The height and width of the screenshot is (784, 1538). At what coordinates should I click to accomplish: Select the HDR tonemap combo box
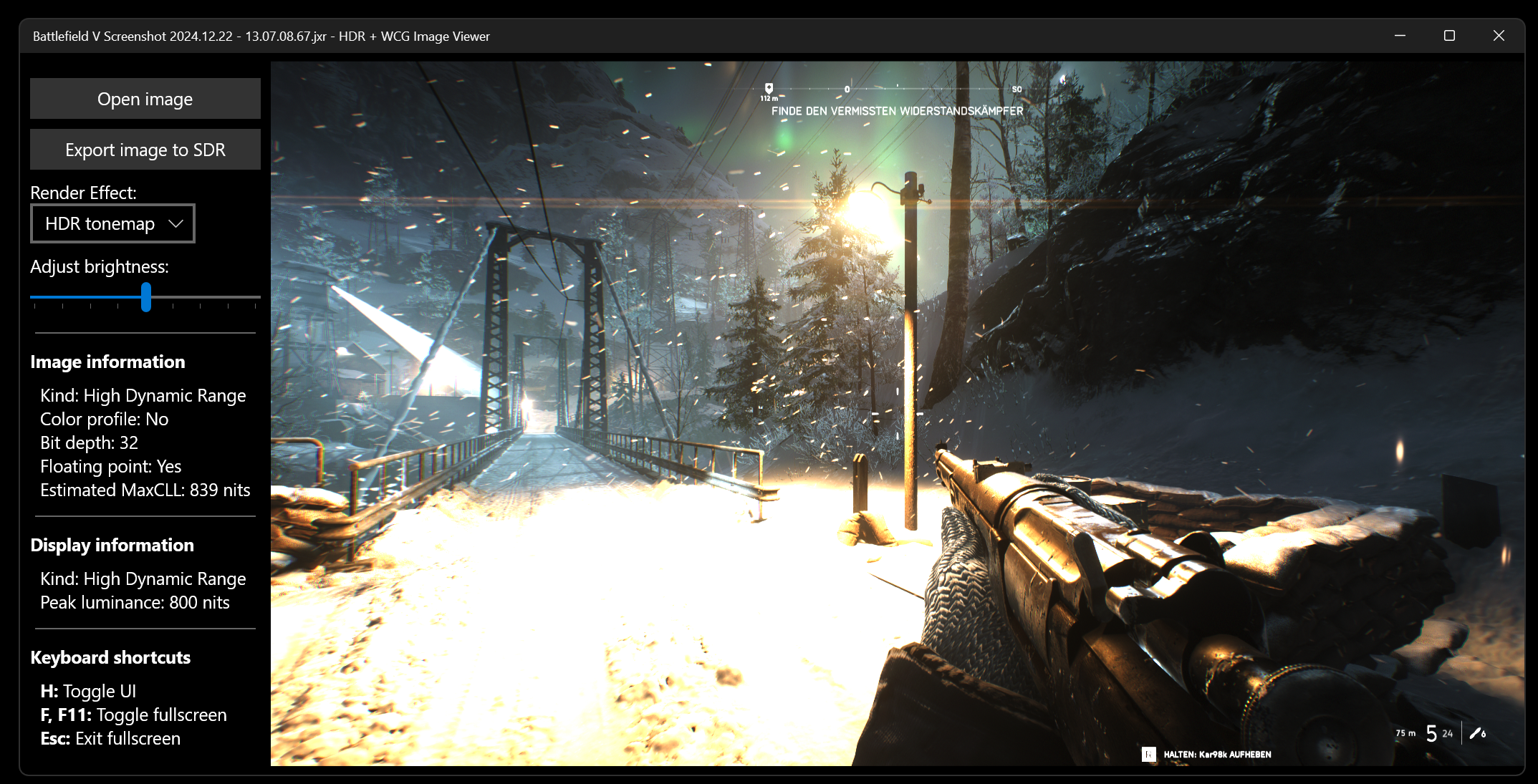pyautogui.click(x=112, y=223)
